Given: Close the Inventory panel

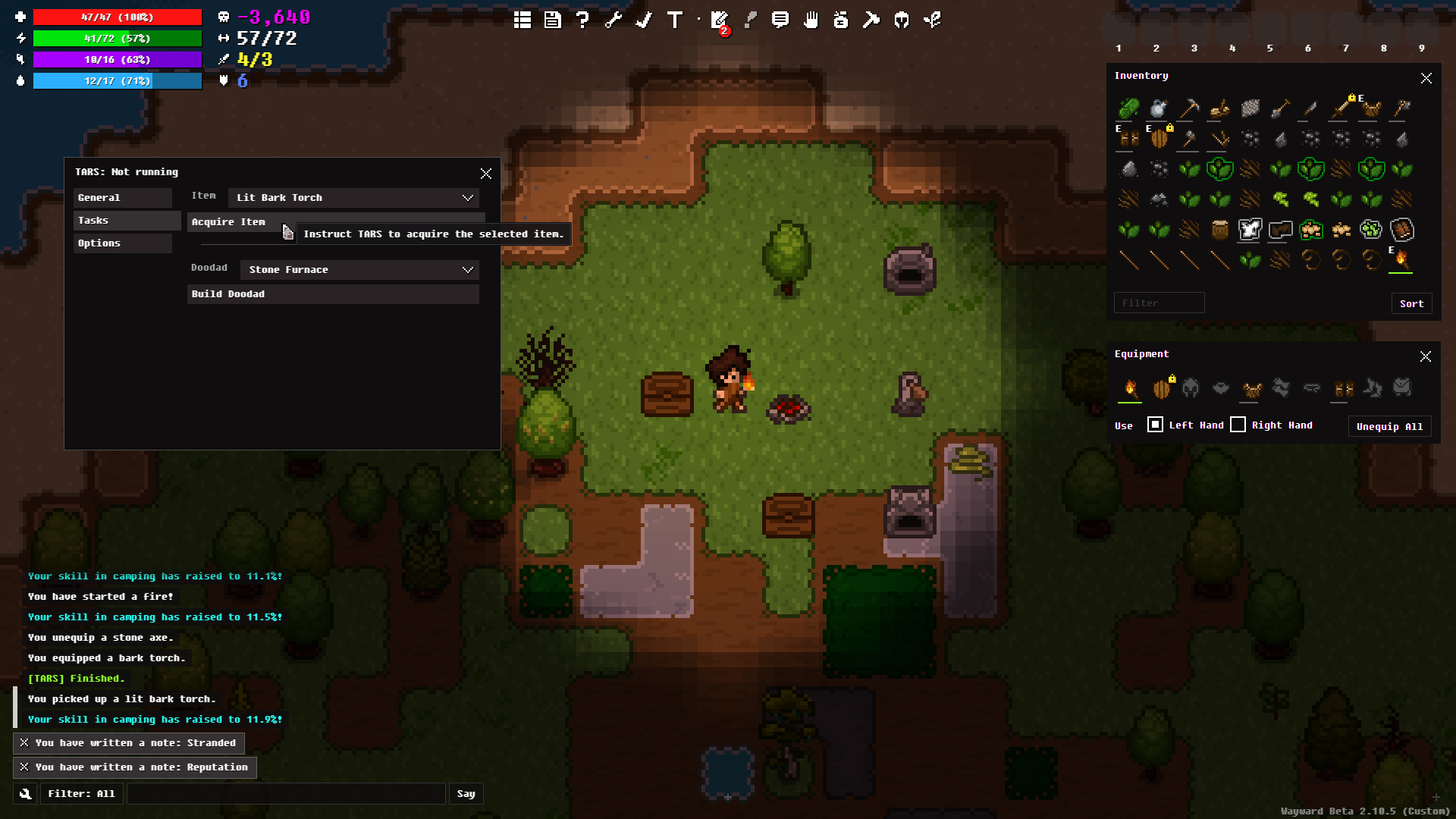Looking at the screenshot, I should (x=1426, y=78).
